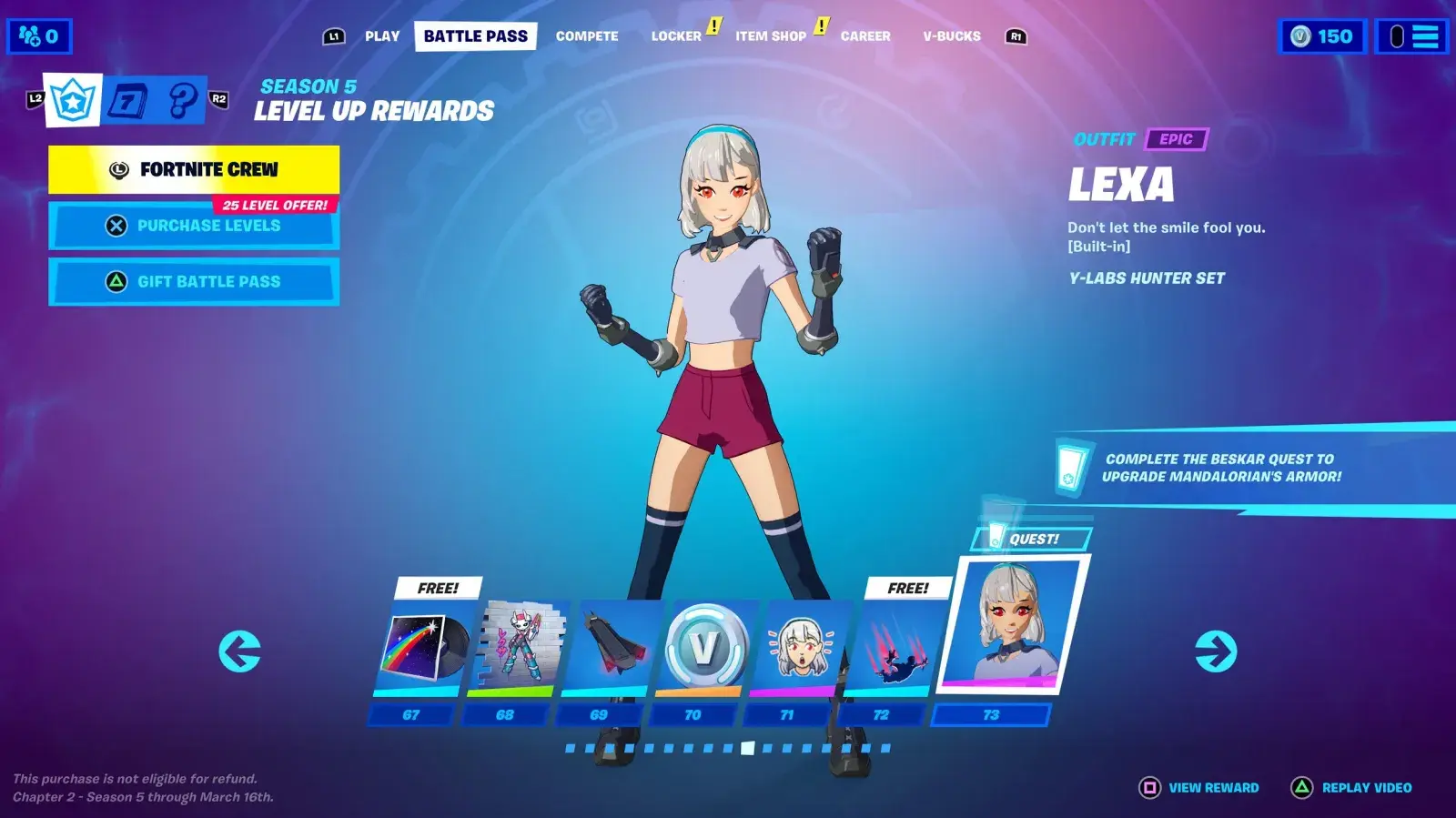Switch to the V-Bucks tab
This screenshot has height=818, width=1456.
pos(952,36)
